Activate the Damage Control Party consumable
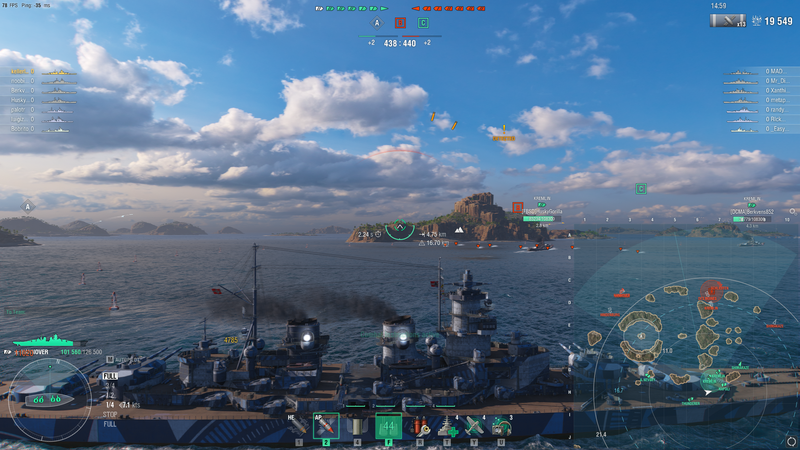This screenshot has width=800, height=450. tap(419, 427)
